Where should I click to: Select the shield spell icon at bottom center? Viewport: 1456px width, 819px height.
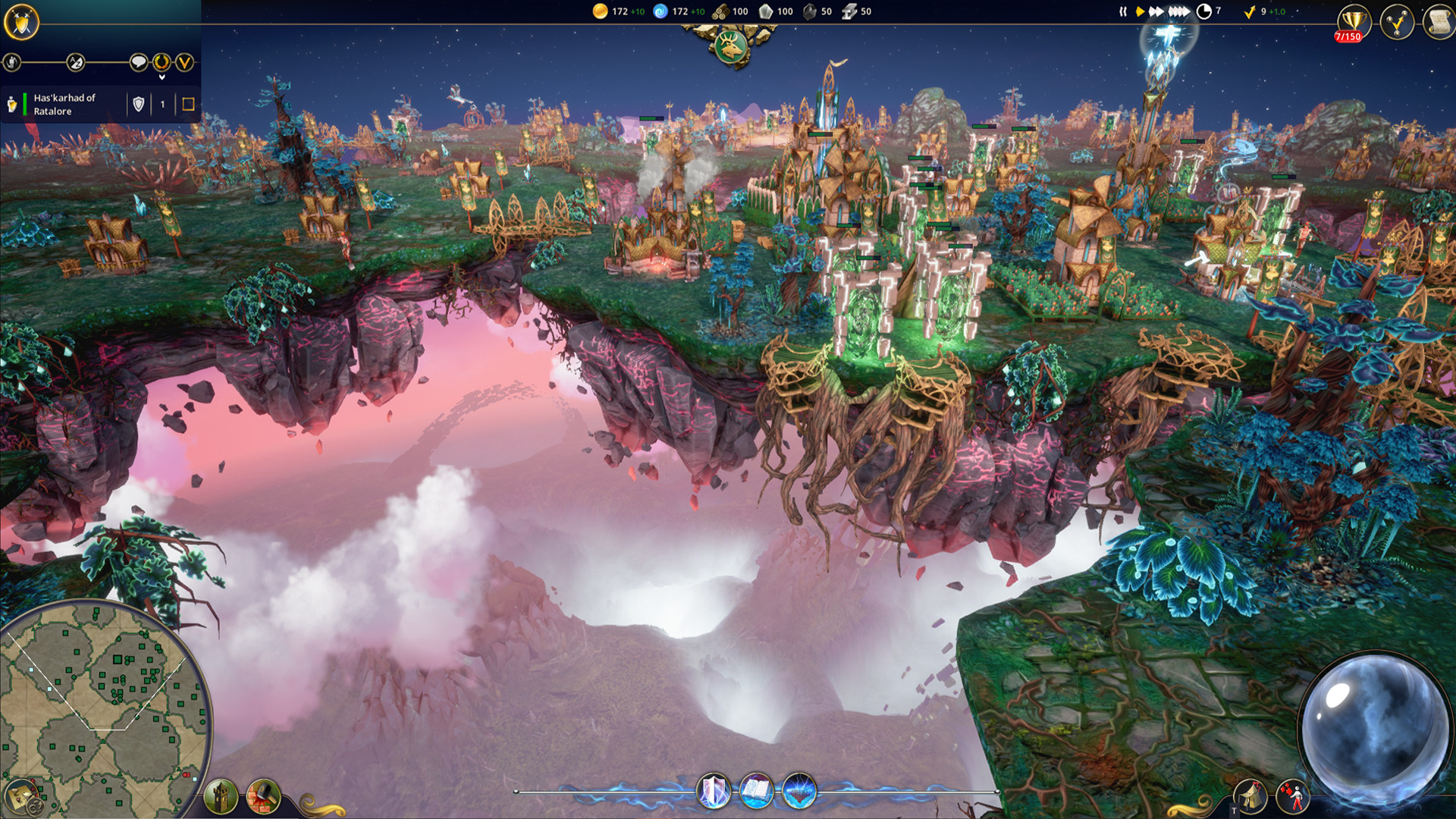(713, 792)
